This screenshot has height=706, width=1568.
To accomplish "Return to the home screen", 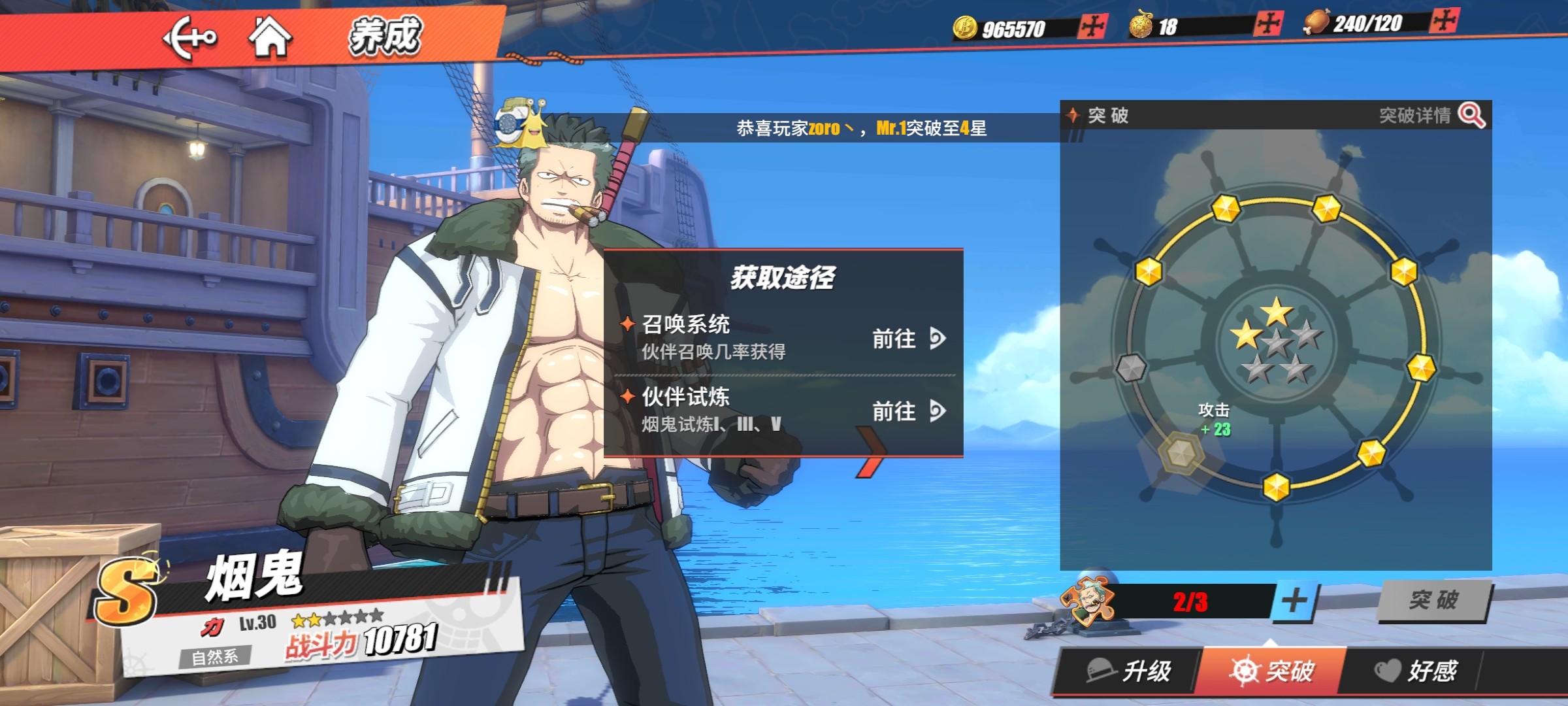I will pos(270,37).
